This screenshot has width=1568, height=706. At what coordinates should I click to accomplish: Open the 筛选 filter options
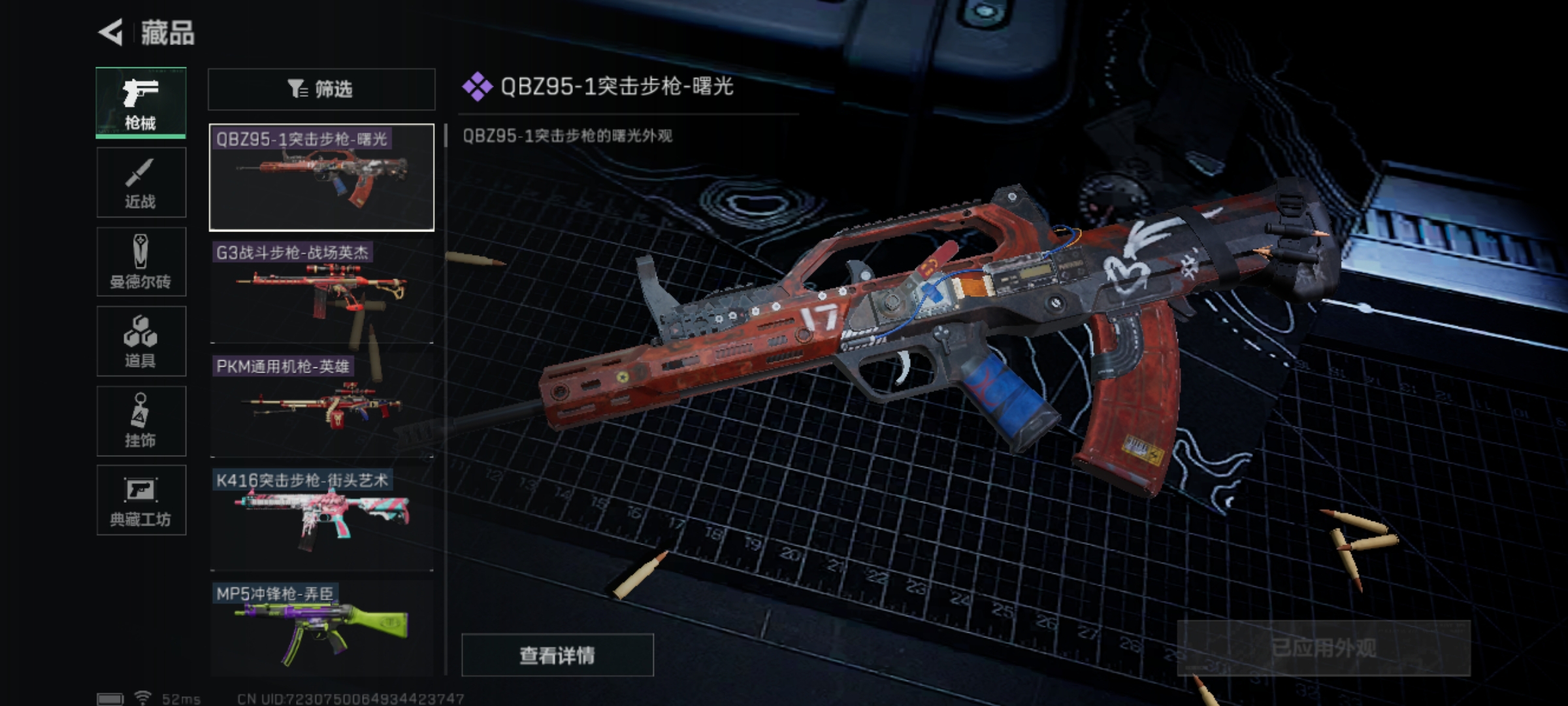[321, 89]
